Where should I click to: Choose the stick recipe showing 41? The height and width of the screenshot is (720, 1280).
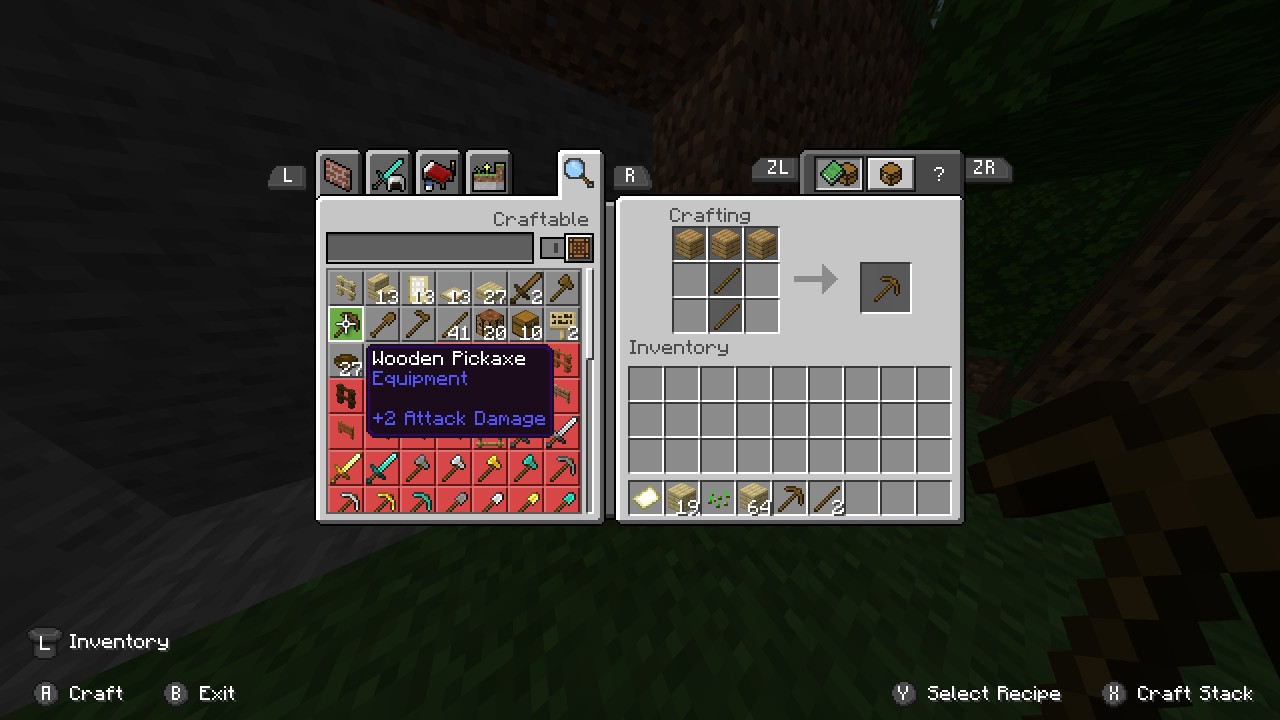[454, 324]
